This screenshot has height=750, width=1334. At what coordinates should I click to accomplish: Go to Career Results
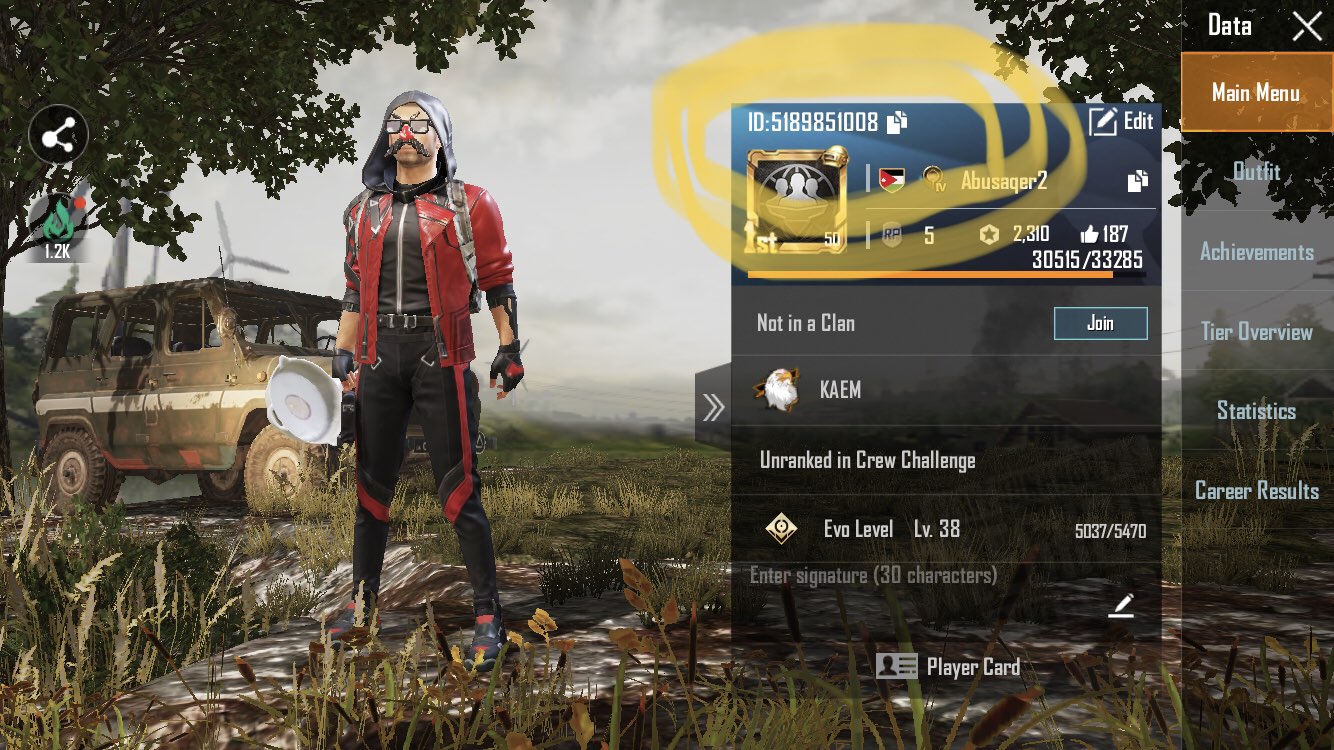tap(1256, 490)
